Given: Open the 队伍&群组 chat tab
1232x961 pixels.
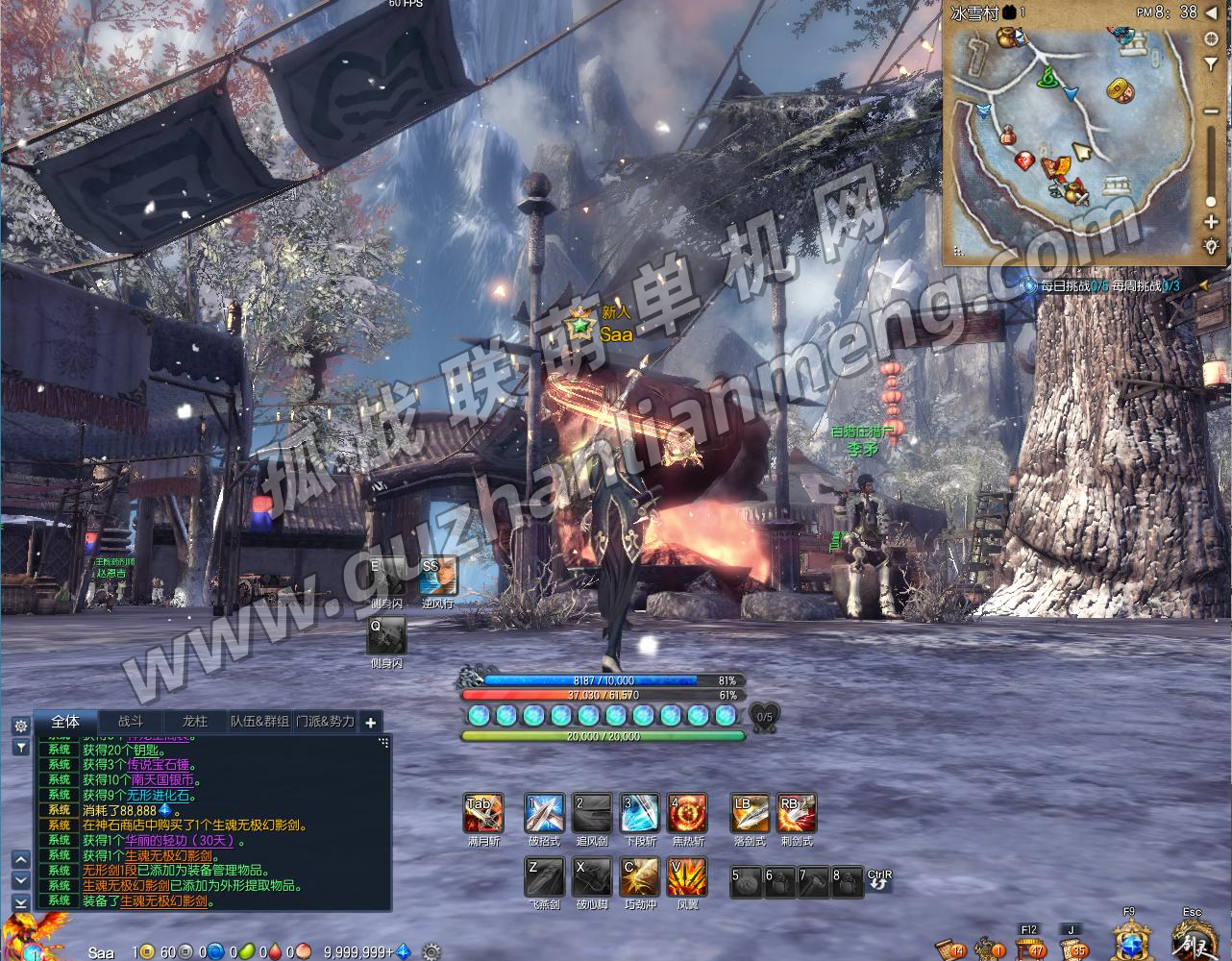Looking at the screenshot, I should pyautogui.click(x=259, y=721).
